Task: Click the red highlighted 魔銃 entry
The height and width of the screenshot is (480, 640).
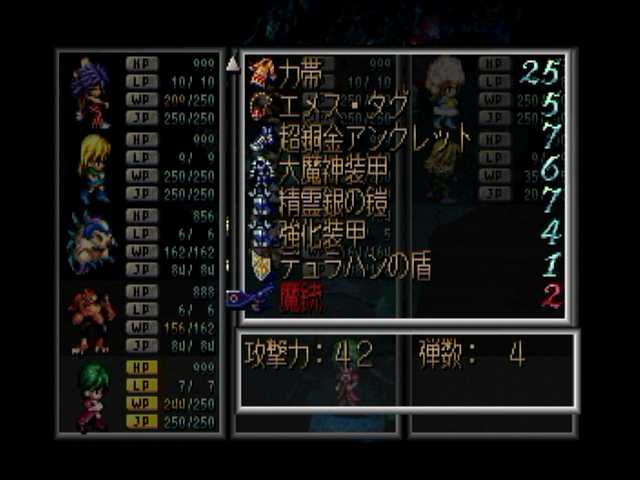Action: (300, 297)
